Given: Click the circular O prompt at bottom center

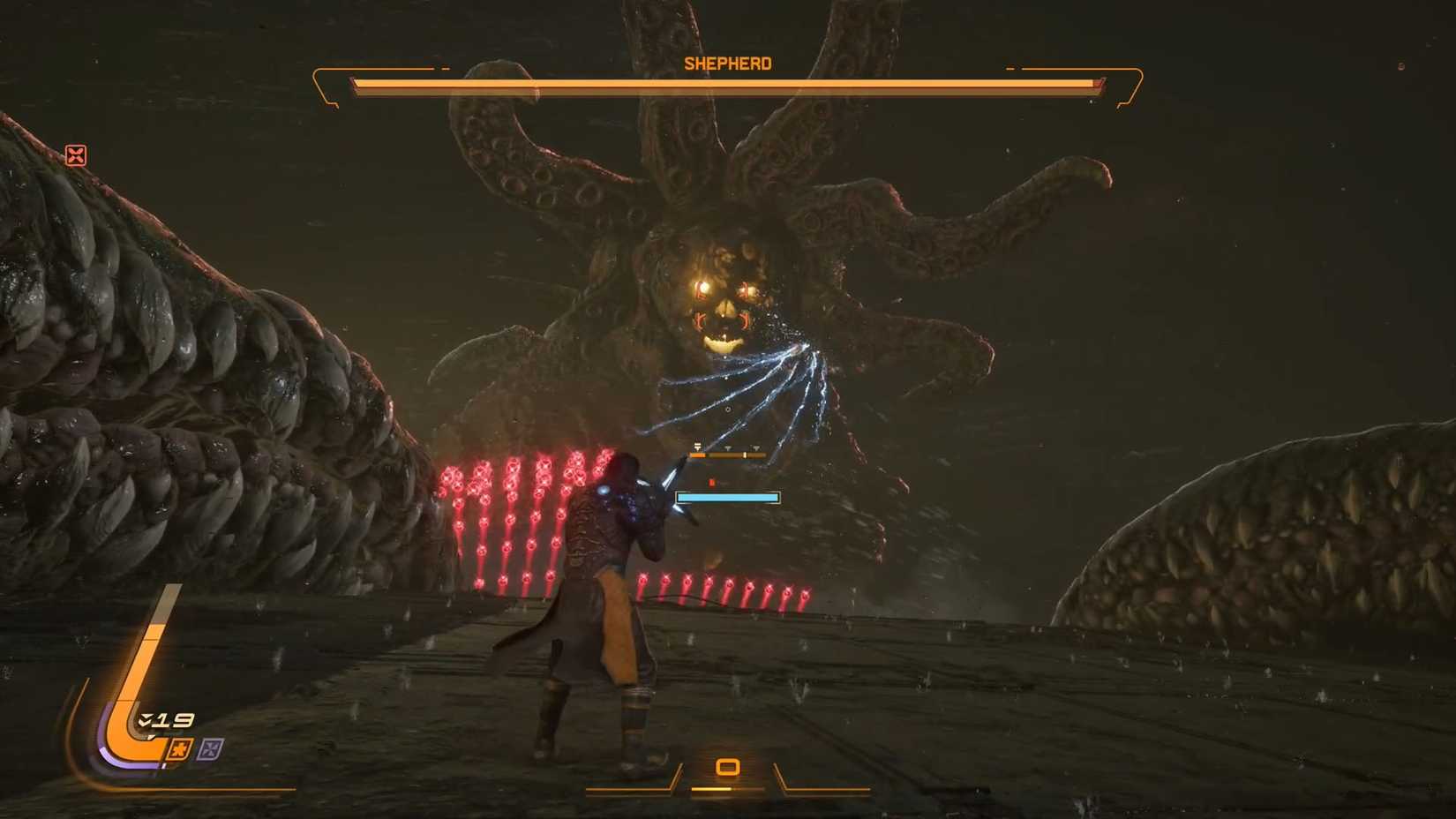Looking at the screenshot, I should click(x=727, y=767).
